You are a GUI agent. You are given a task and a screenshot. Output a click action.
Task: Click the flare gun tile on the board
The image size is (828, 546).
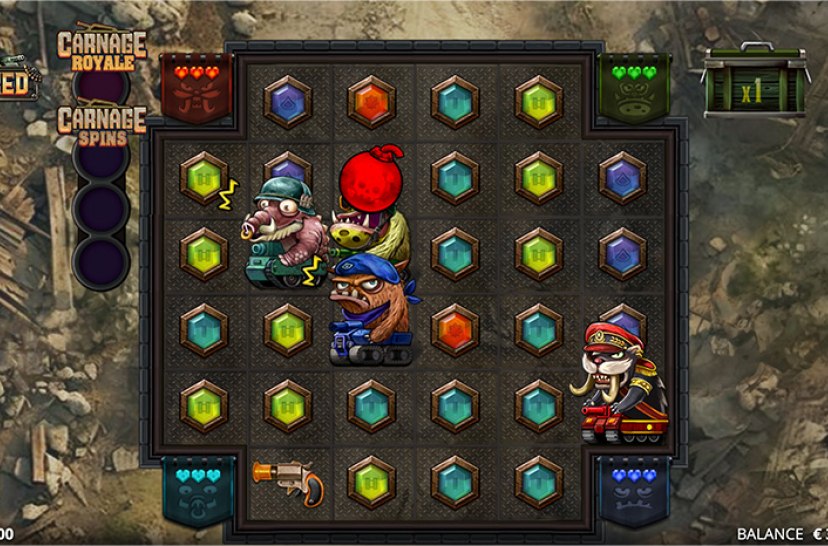point(287,481)
